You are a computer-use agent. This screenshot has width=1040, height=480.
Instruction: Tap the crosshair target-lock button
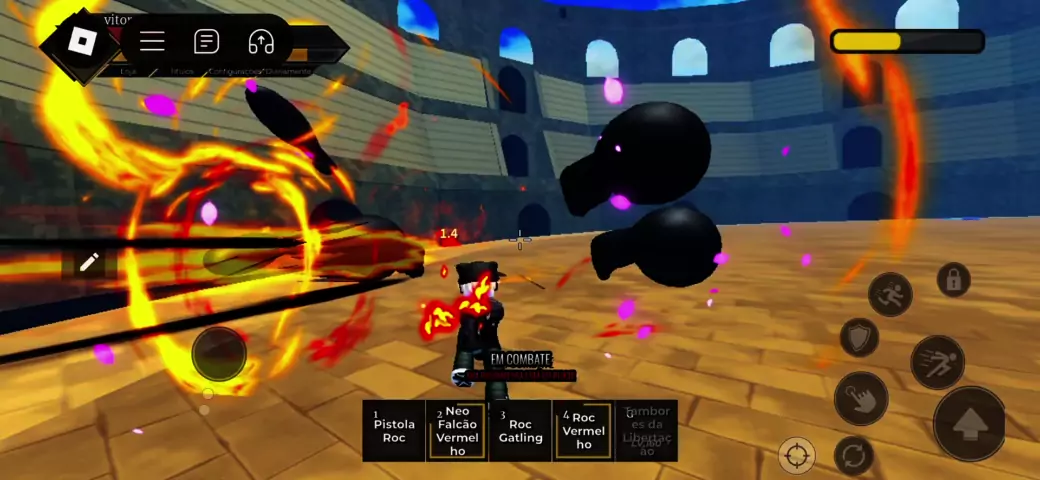(x=797, y=456)
